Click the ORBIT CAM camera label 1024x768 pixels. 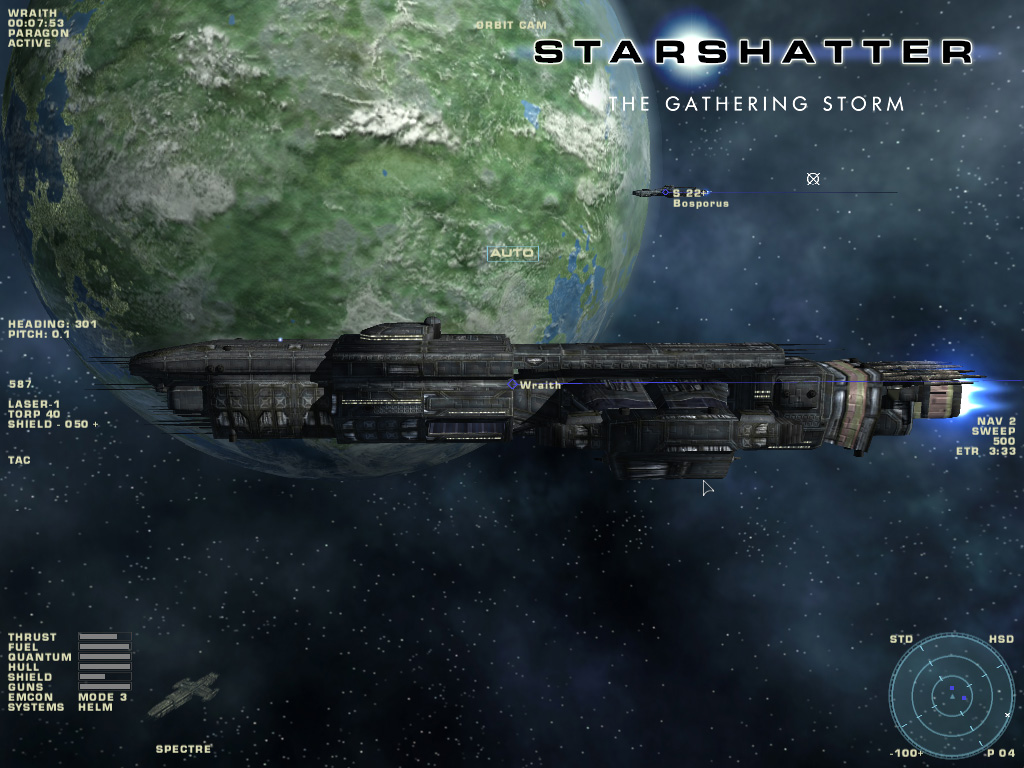pyautogui.click(x=511, y=25)
